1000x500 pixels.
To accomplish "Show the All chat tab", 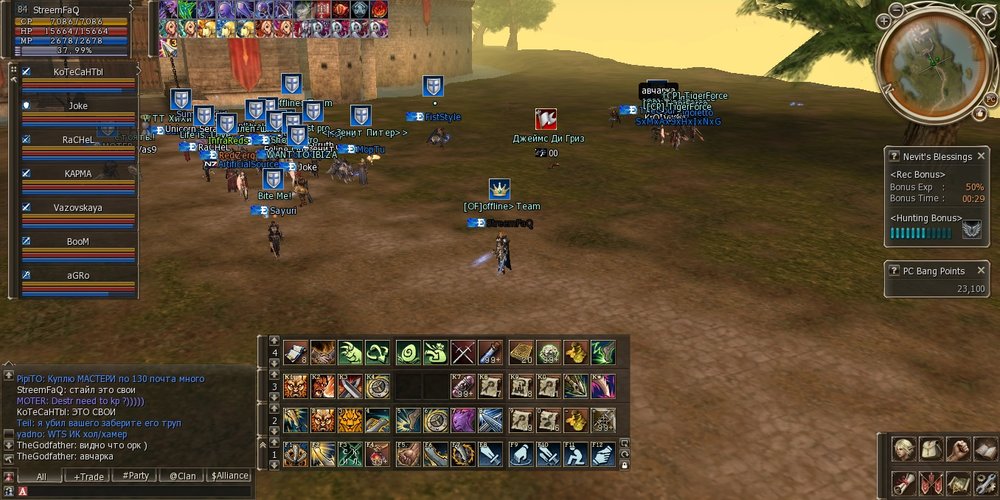I will 42,476.
